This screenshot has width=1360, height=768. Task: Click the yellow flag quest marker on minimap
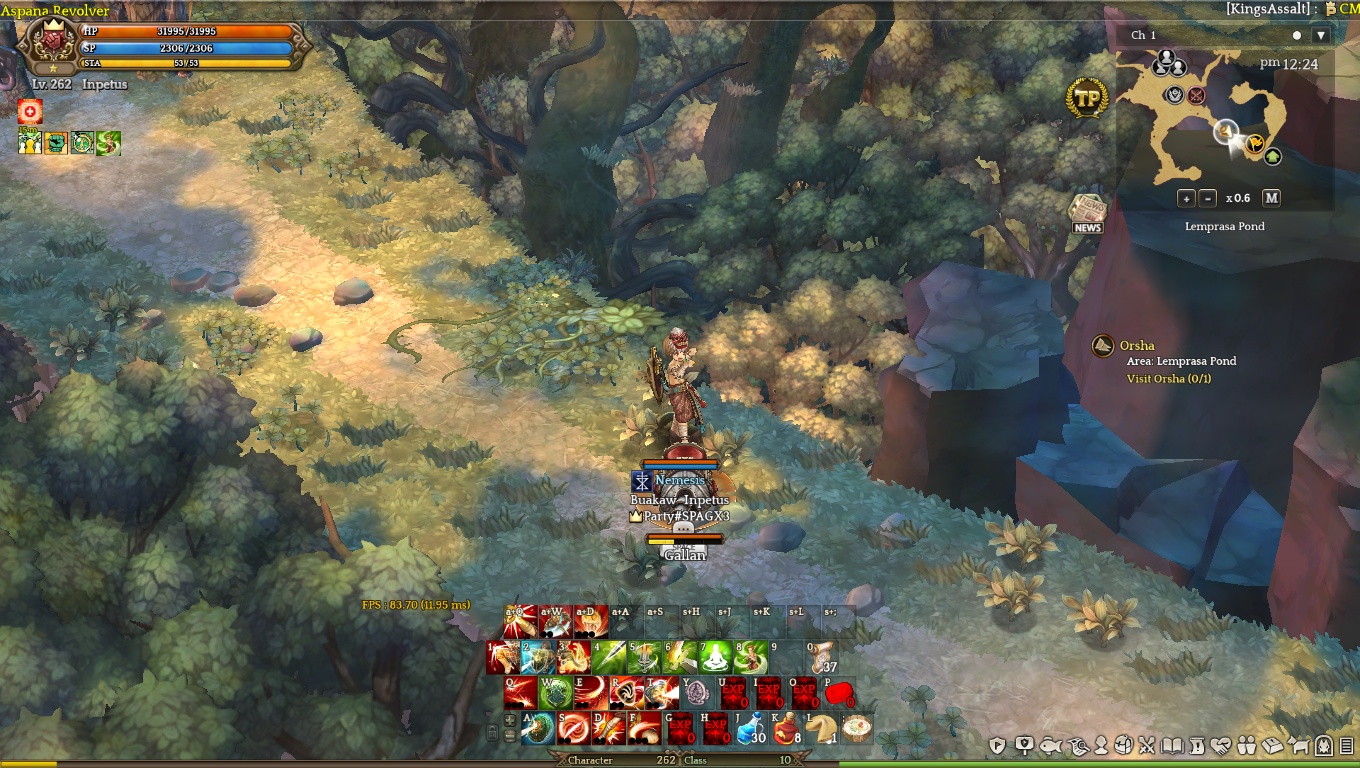[x=1256, y=143]
